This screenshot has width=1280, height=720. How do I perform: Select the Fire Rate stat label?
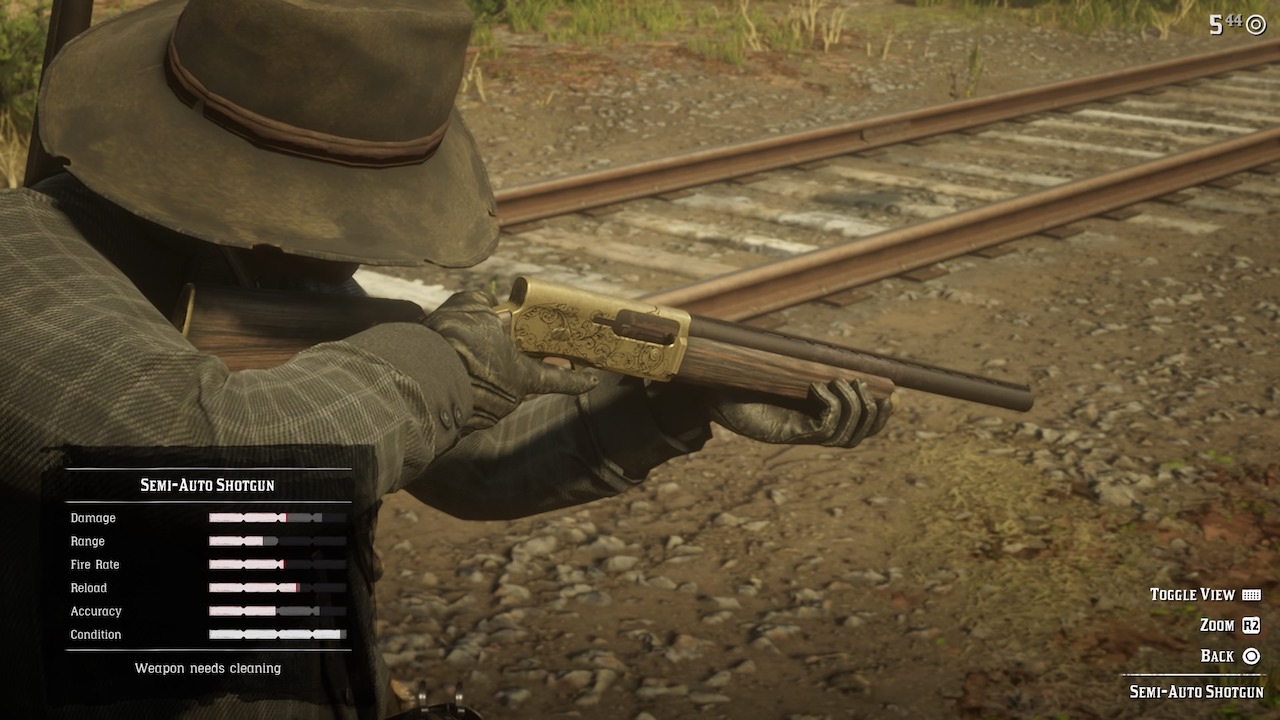pos(96,565)
